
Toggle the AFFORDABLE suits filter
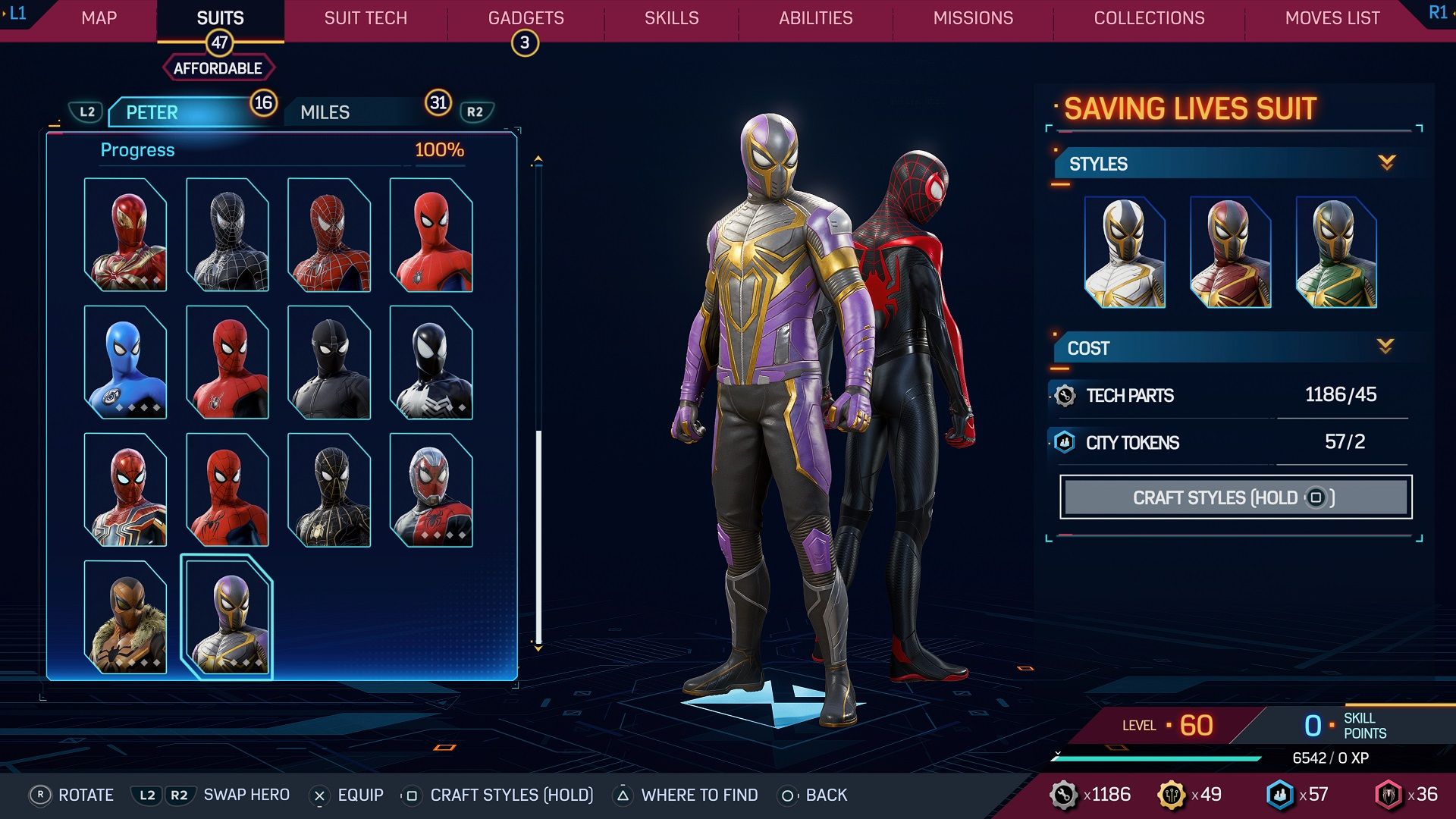[218, 67]
